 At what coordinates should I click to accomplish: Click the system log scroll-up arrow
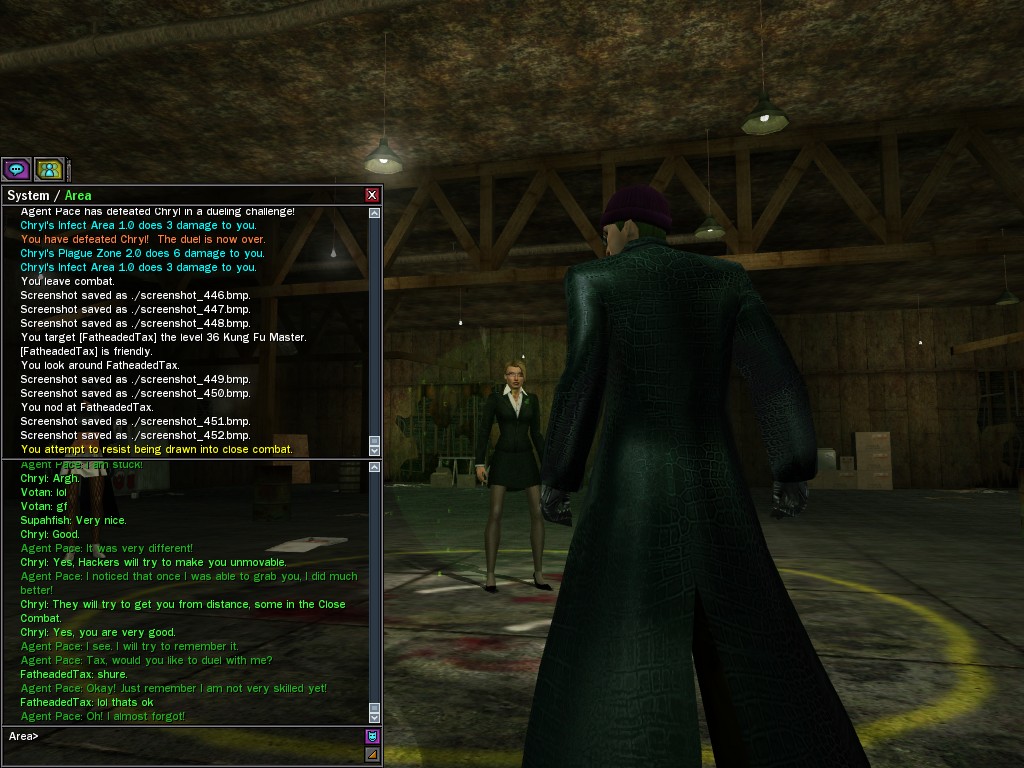pos(375,213)
